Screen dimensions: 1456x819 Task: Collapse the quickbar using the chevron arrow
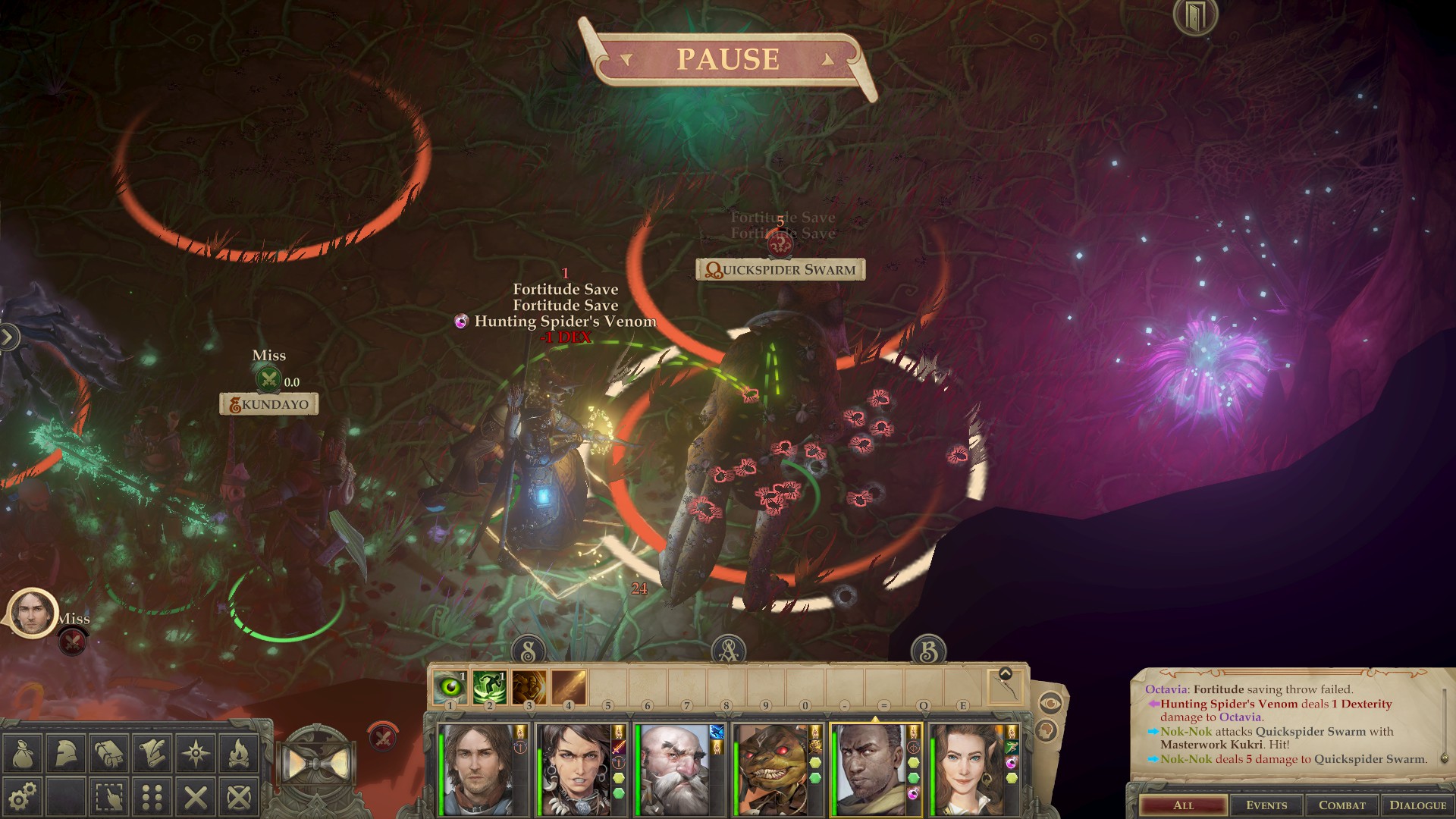point(1006,673)
